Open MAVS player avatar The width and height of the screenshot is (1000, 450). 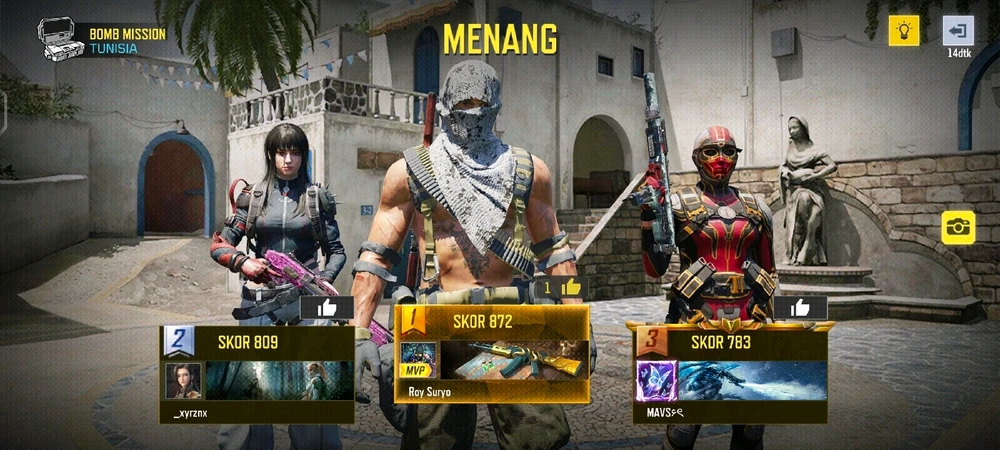(657, 381)
